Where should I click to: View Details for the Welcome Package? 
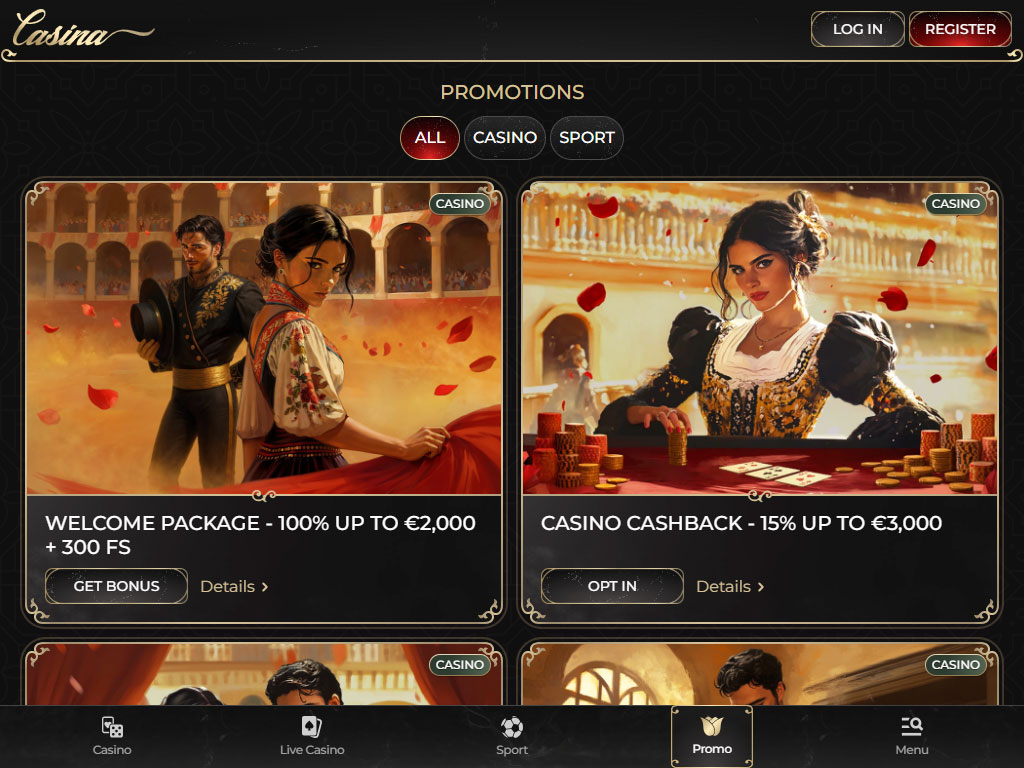point(234,586)
